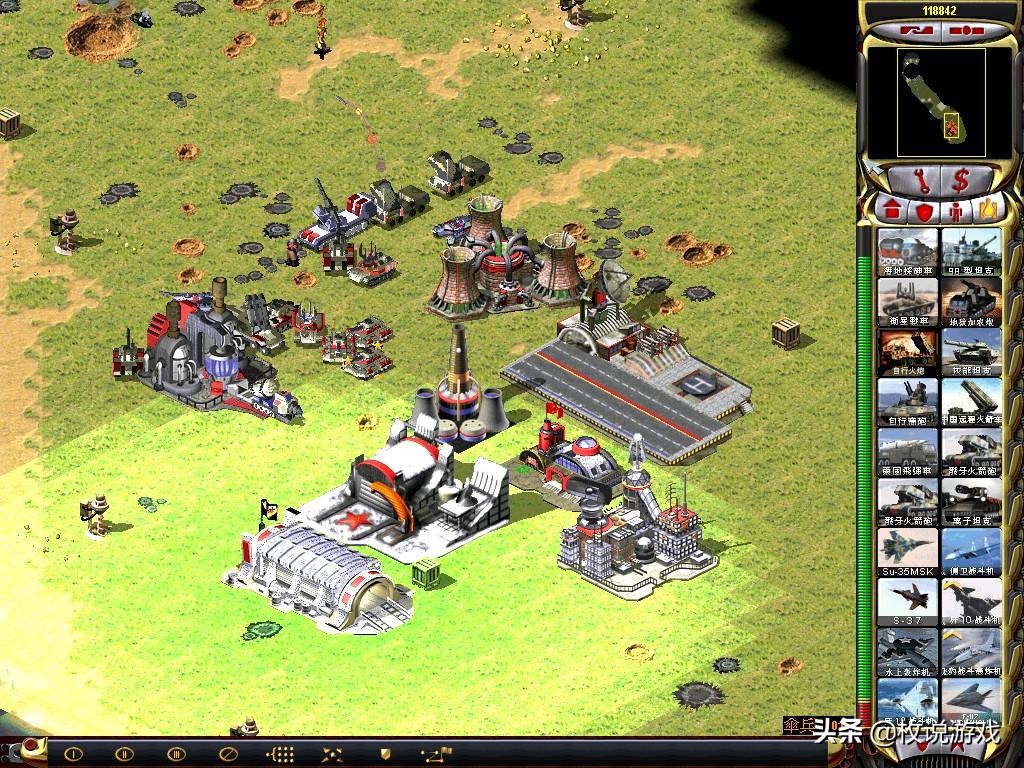
Task: Activate the sell dollar-sign button
Action: (961, 181)
